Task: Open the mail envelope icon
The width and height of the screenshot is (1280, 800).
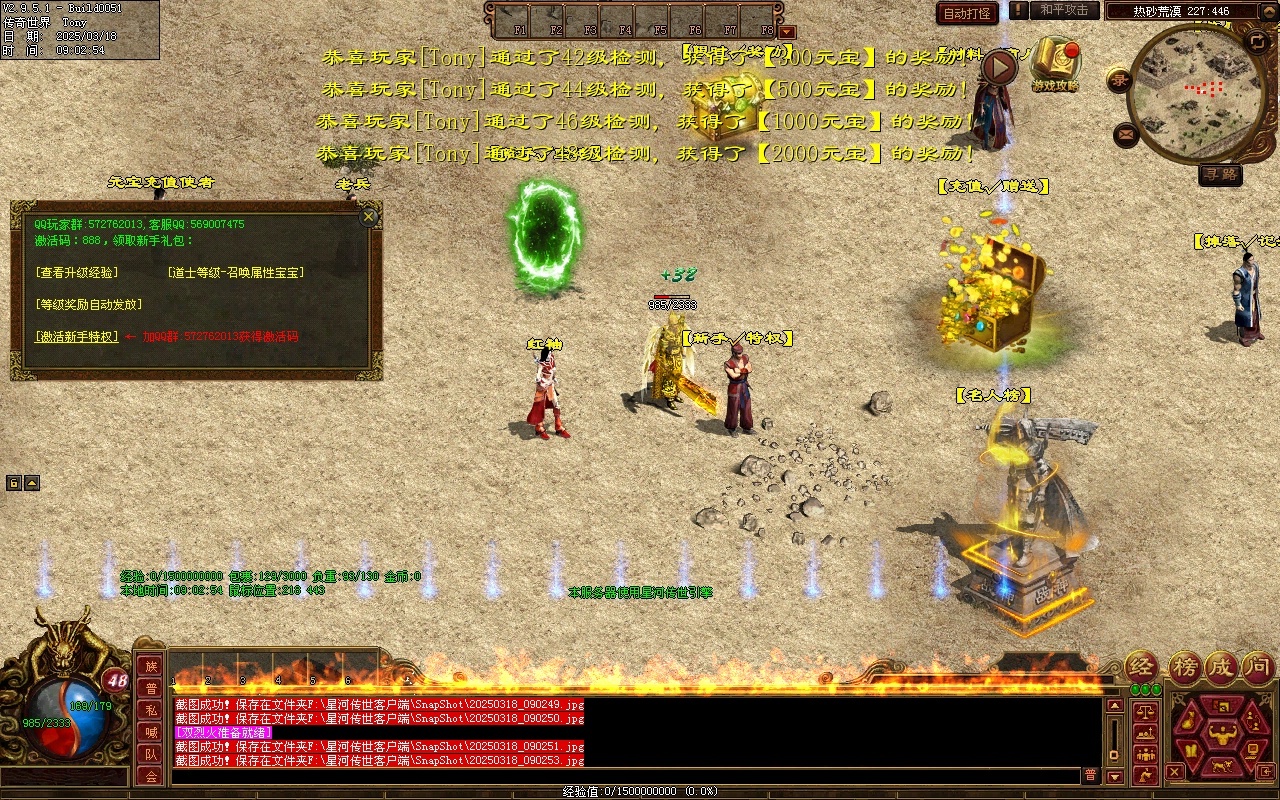Action: point(1126,133)
